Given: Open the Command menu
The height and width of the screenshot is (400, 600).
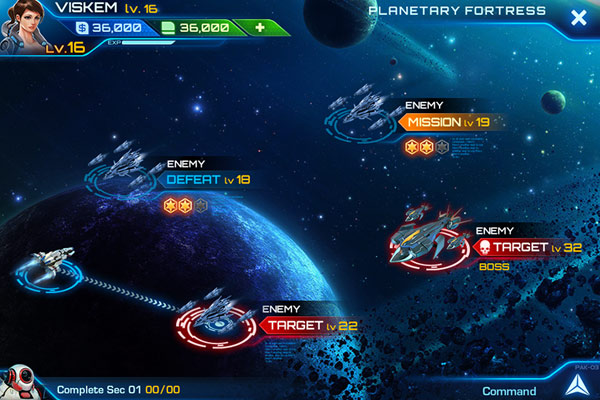Looking at the screenshot, I should [509, 390].
